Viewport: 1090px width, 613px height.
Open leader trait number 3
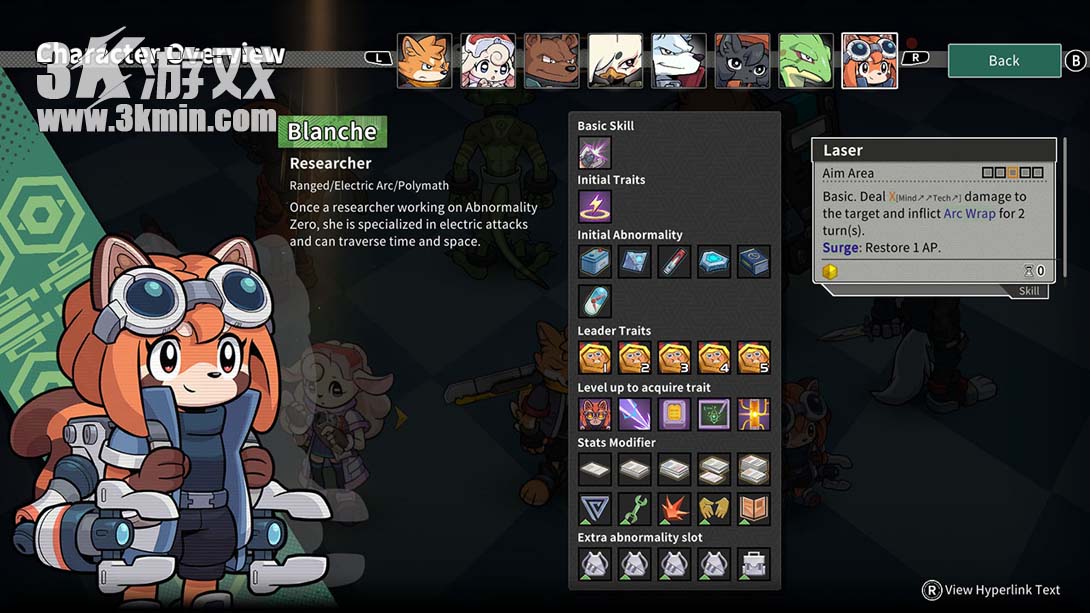pyautogui.click(x=674, y=357)
